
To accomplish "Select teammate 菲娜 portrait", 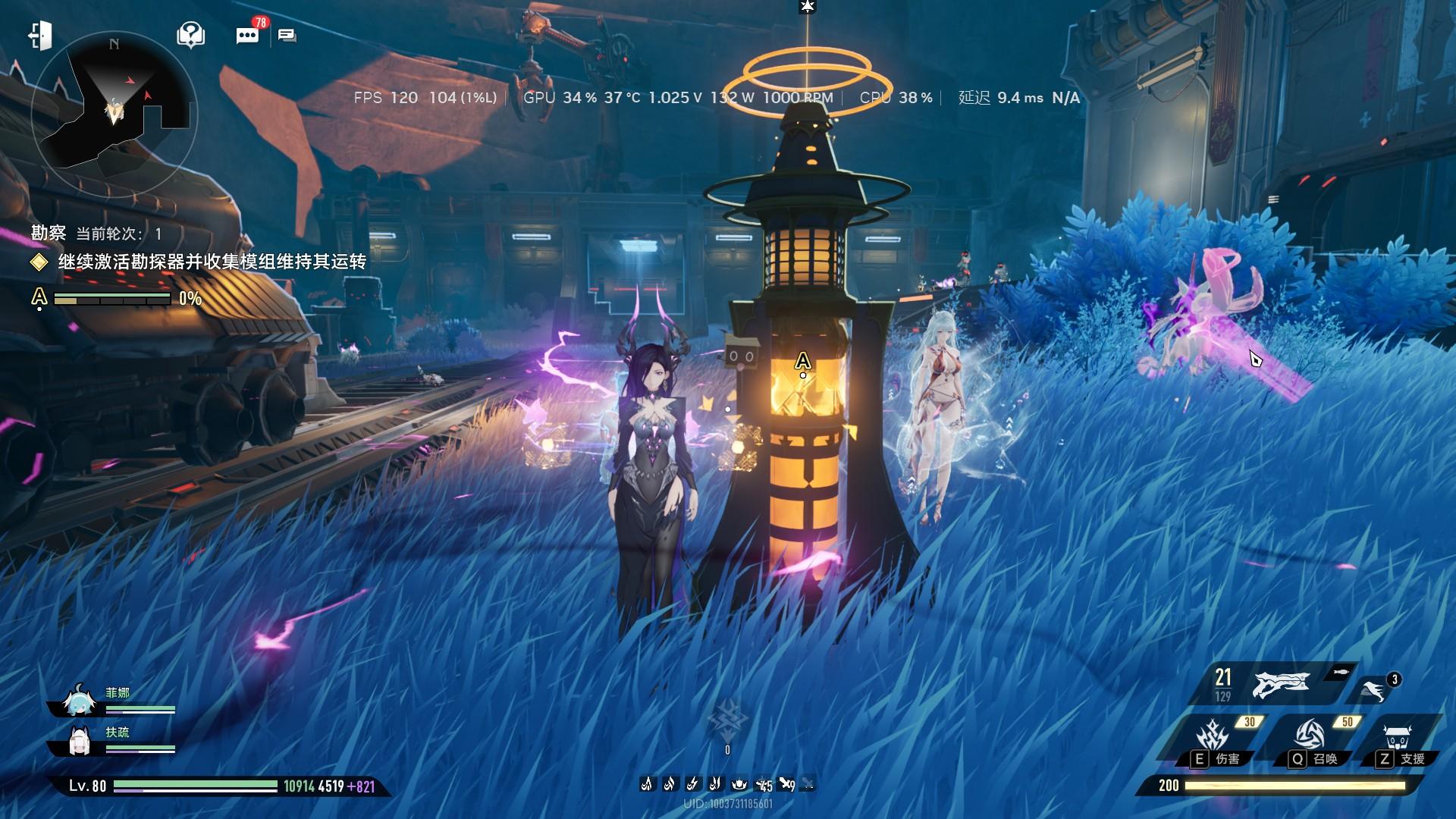I will point(77,703).
